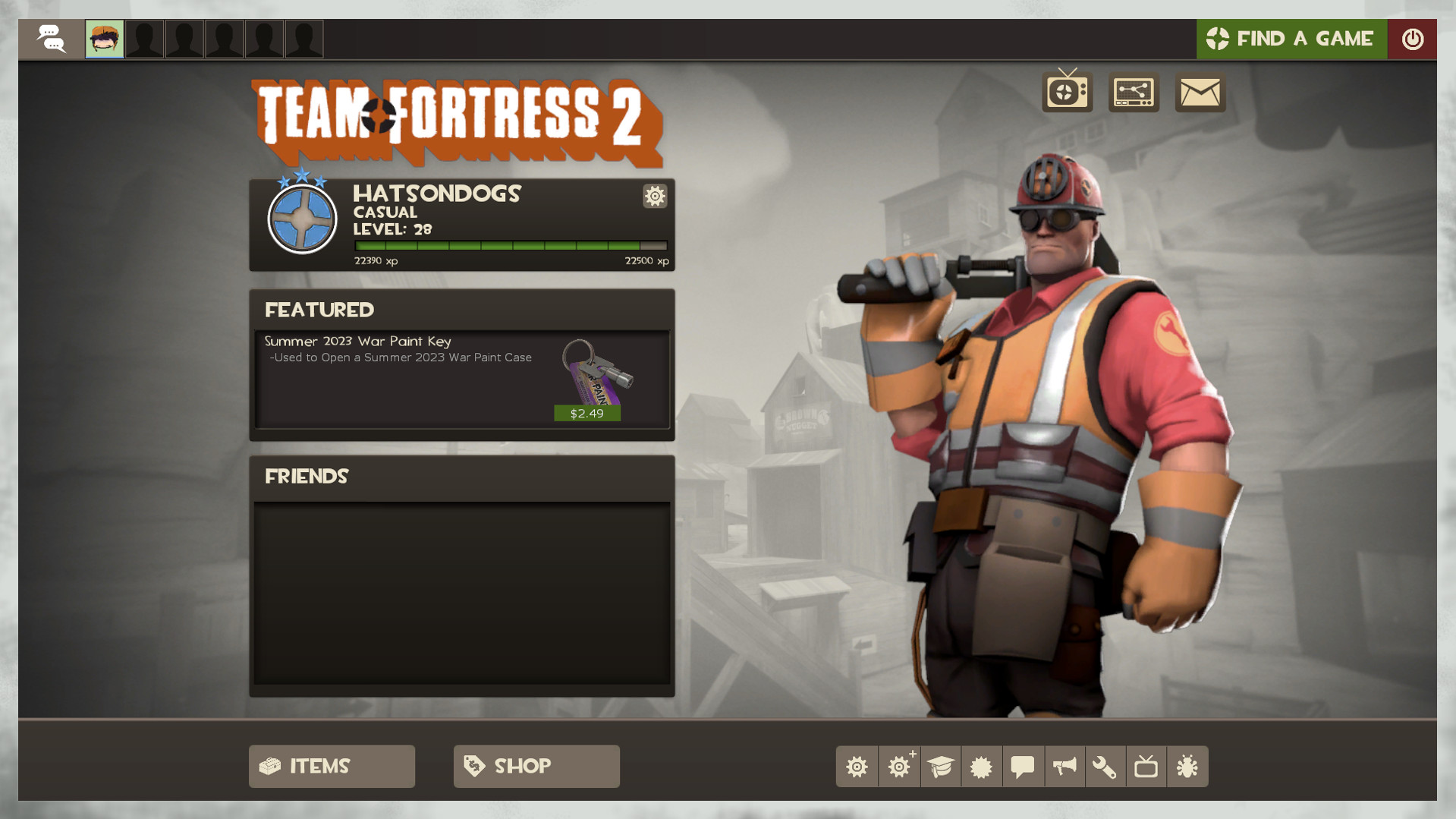This screenshot has height=819, width=1456.
Task: Open party chat with the chat bubbles icon
Action: pyautogui.click(x=50, y=38)
